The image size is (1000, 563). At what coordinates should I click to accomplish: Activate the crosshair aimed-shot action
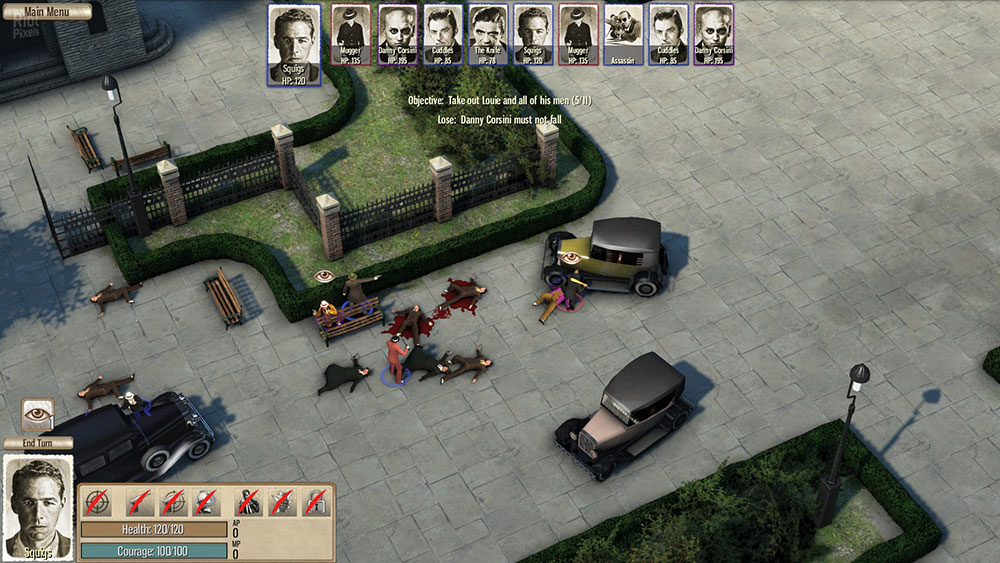click(97, 502)
